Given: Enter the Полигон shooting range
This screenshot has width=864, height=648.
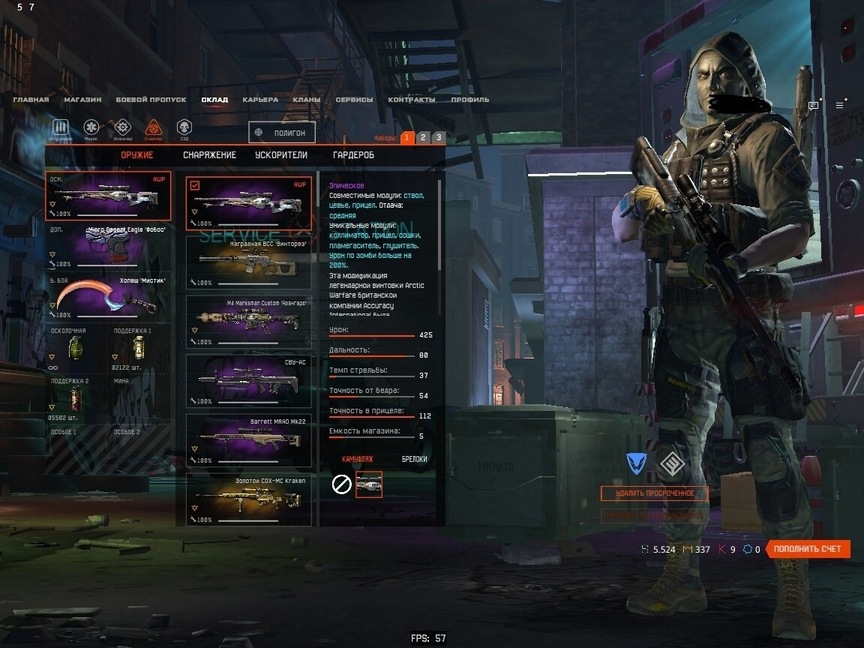Looking at the screenshot, I should pos(282,132).
